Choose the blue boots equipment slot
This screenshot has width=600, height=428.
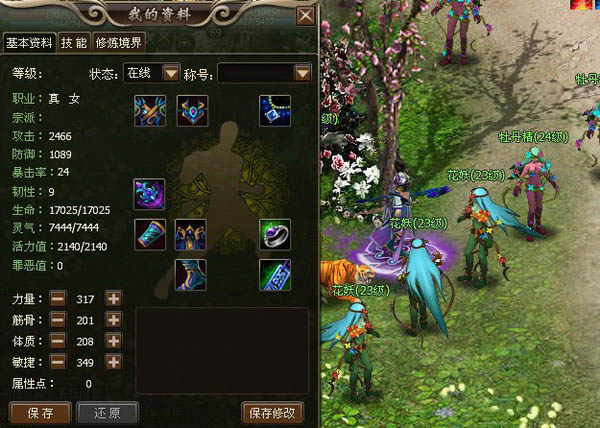190,274
